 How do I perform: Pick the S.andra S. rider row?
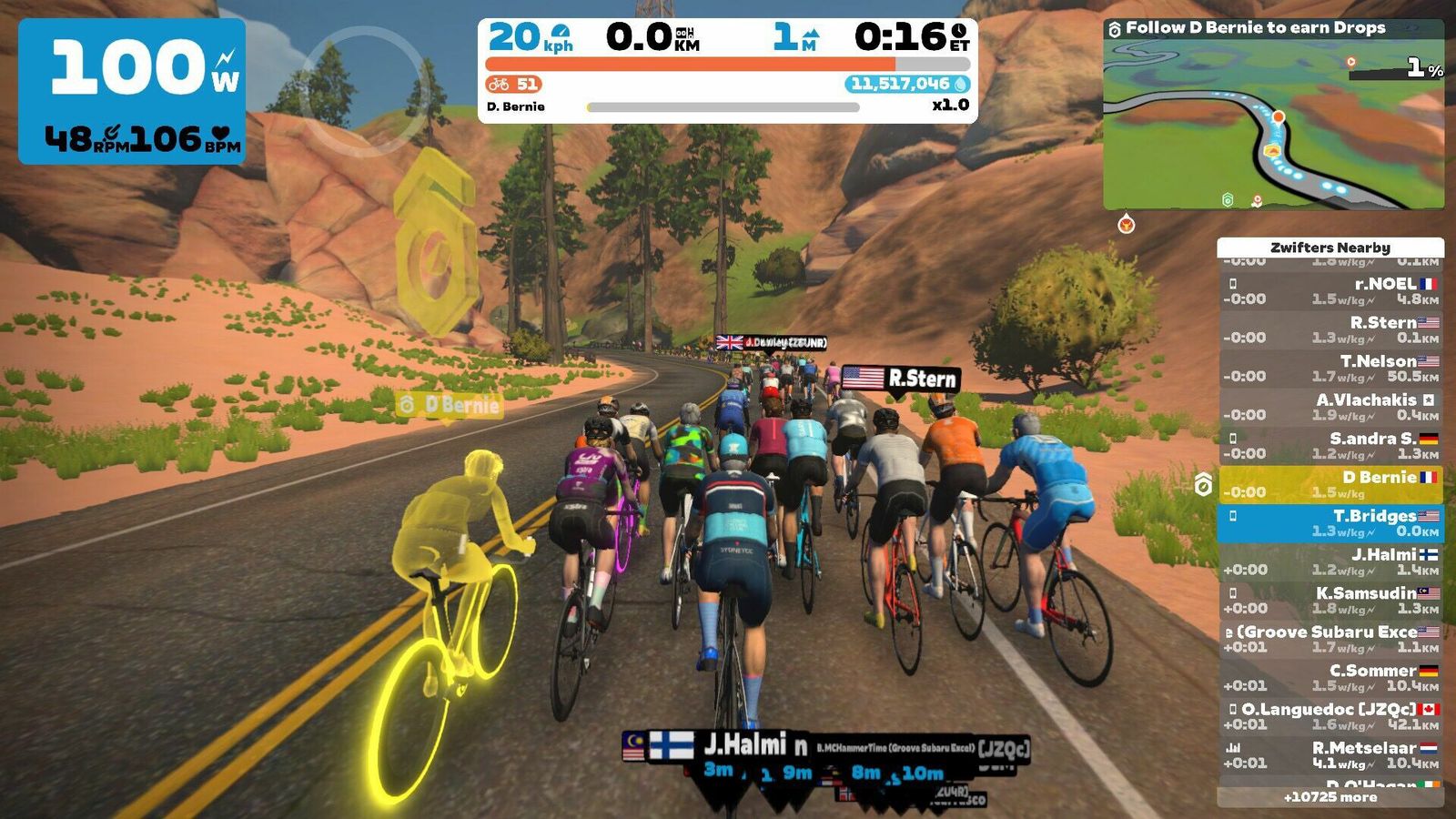[x=1330, y=446]
